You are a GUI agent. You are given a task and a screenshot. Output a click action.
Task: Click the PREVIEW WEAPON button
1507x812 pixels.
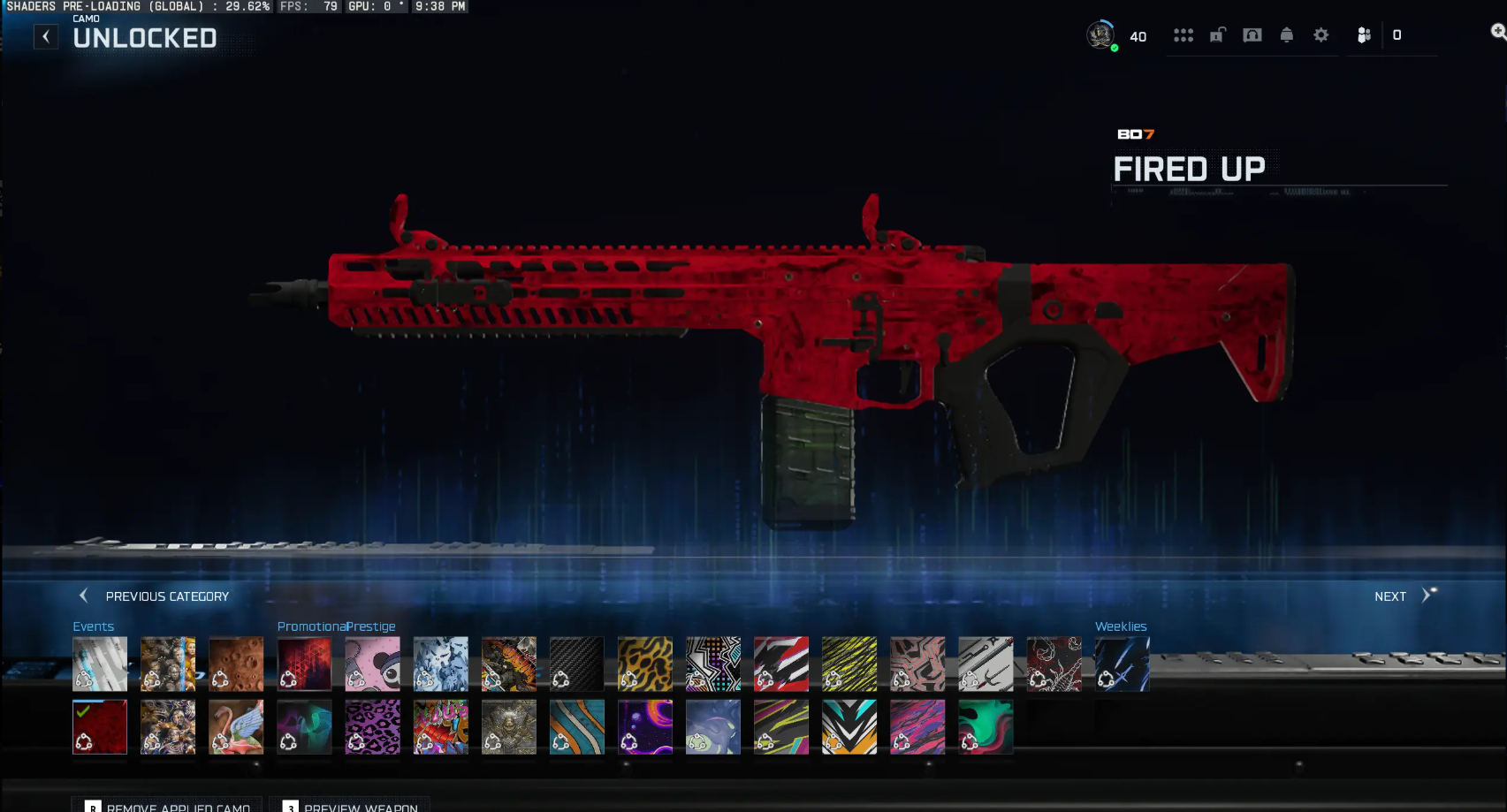350,806
